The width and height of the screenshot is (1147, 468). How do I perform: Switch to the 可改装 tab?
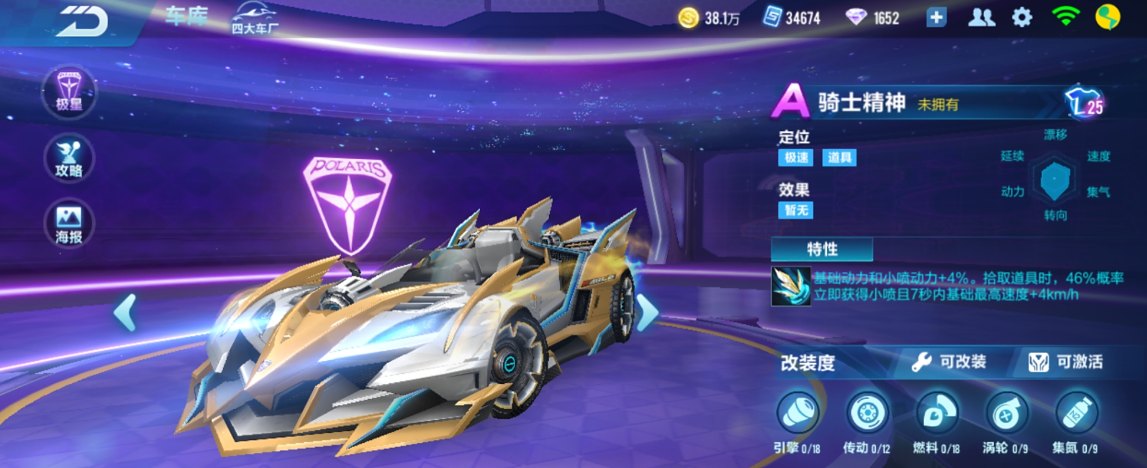pos(950,362)
